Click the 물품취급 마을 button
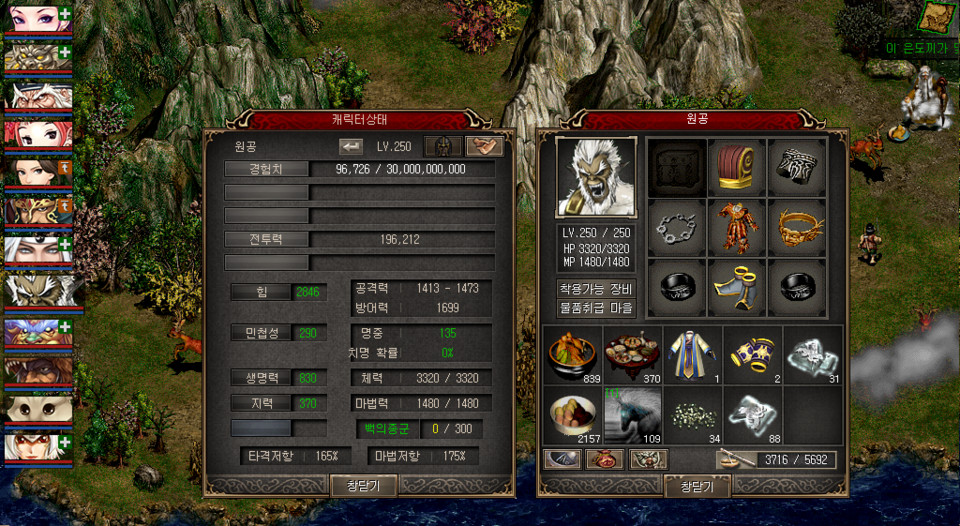The width and height of the screenshot is (960, 526). [596, 307]
